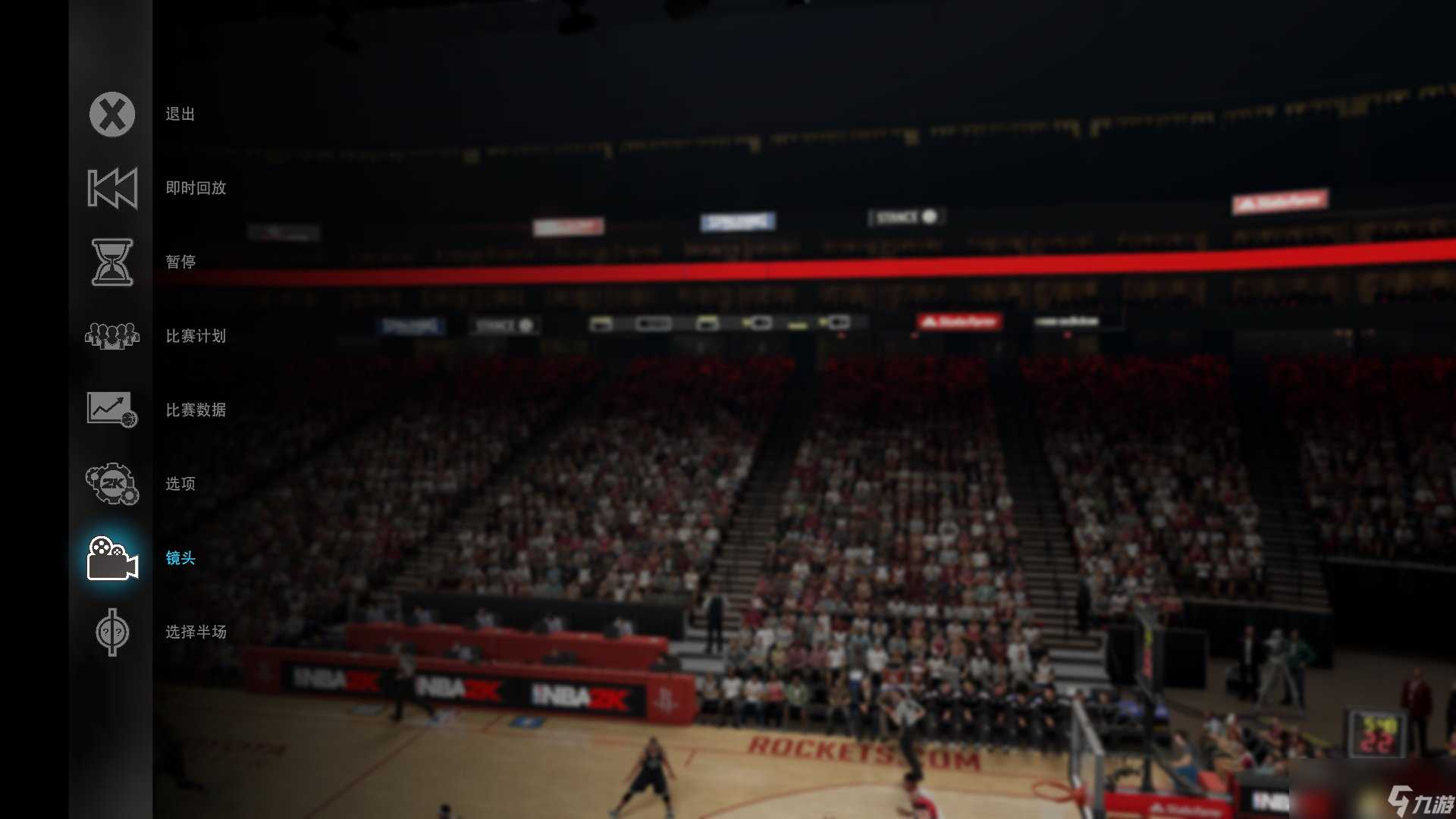This screenshot has width=1456, height=819.
Task: Choose the 退出 menu entry
Action: pyautogui.click(x=180, y=115)
